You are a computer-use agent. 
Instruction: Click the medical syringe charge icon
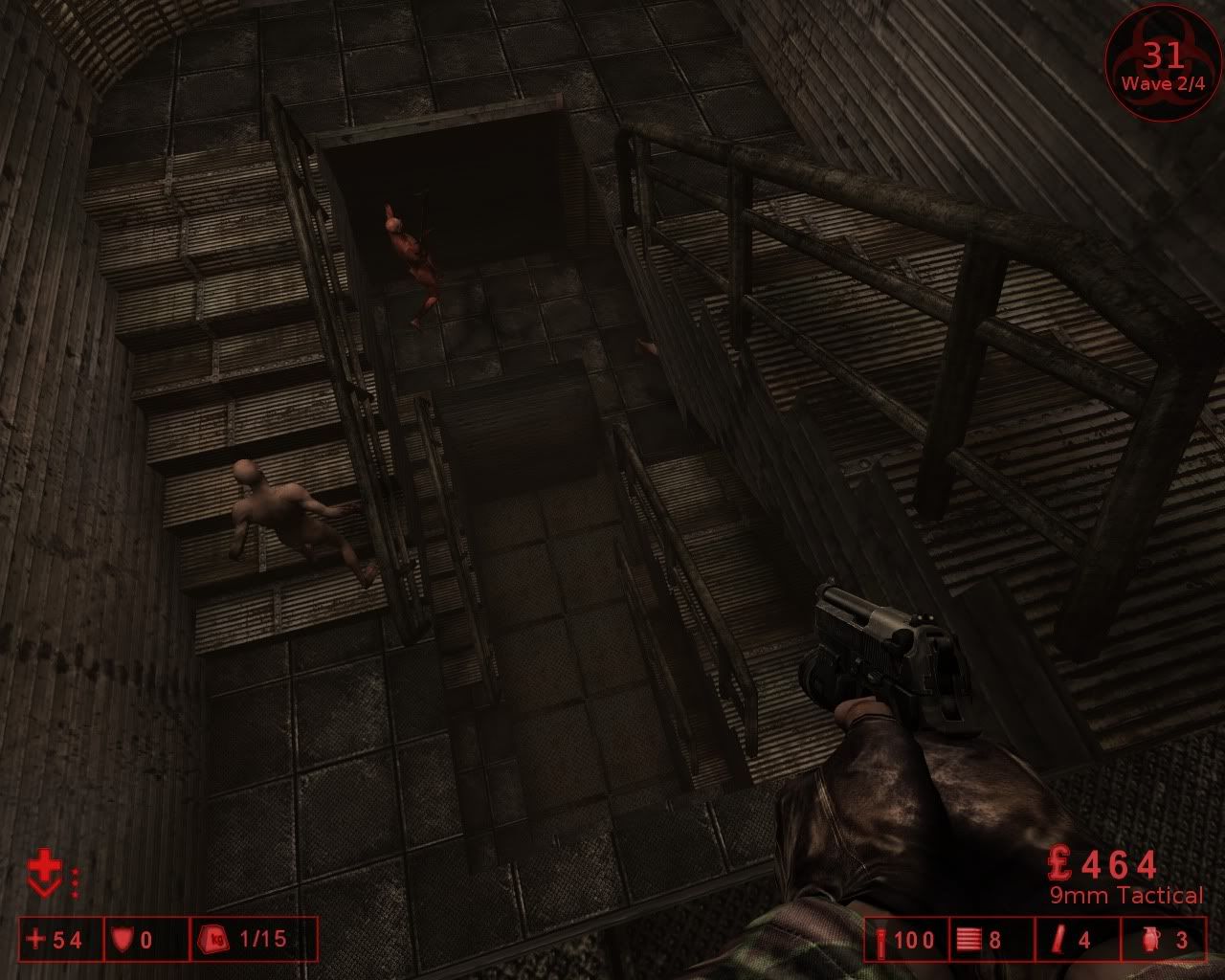pyautogui.click(x=881, y=940)
